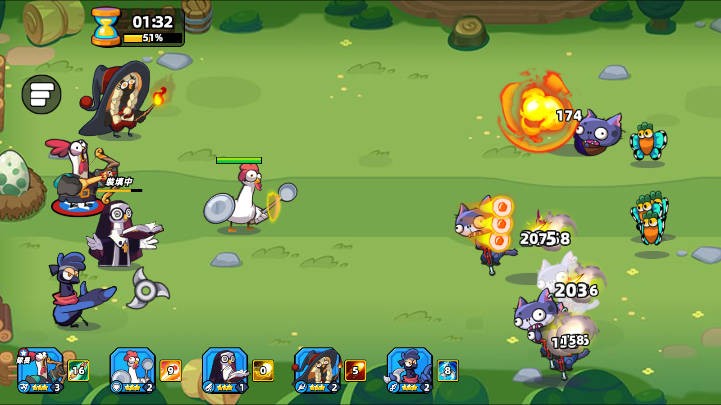
Task: Activate the orange skill icon showing 9
Action: click(x=171, y=371)
